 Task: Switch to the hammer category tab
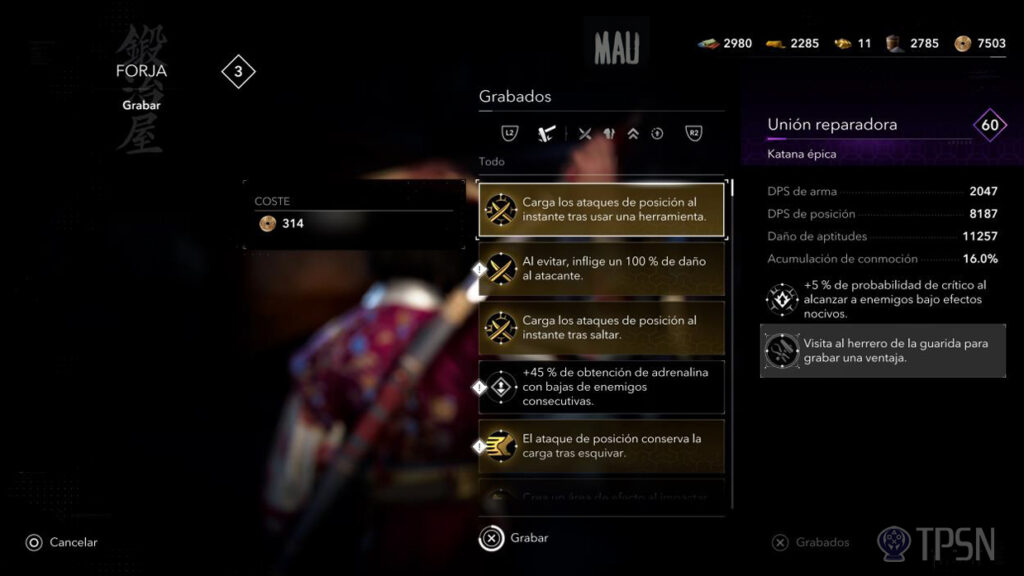coord(545,133)
